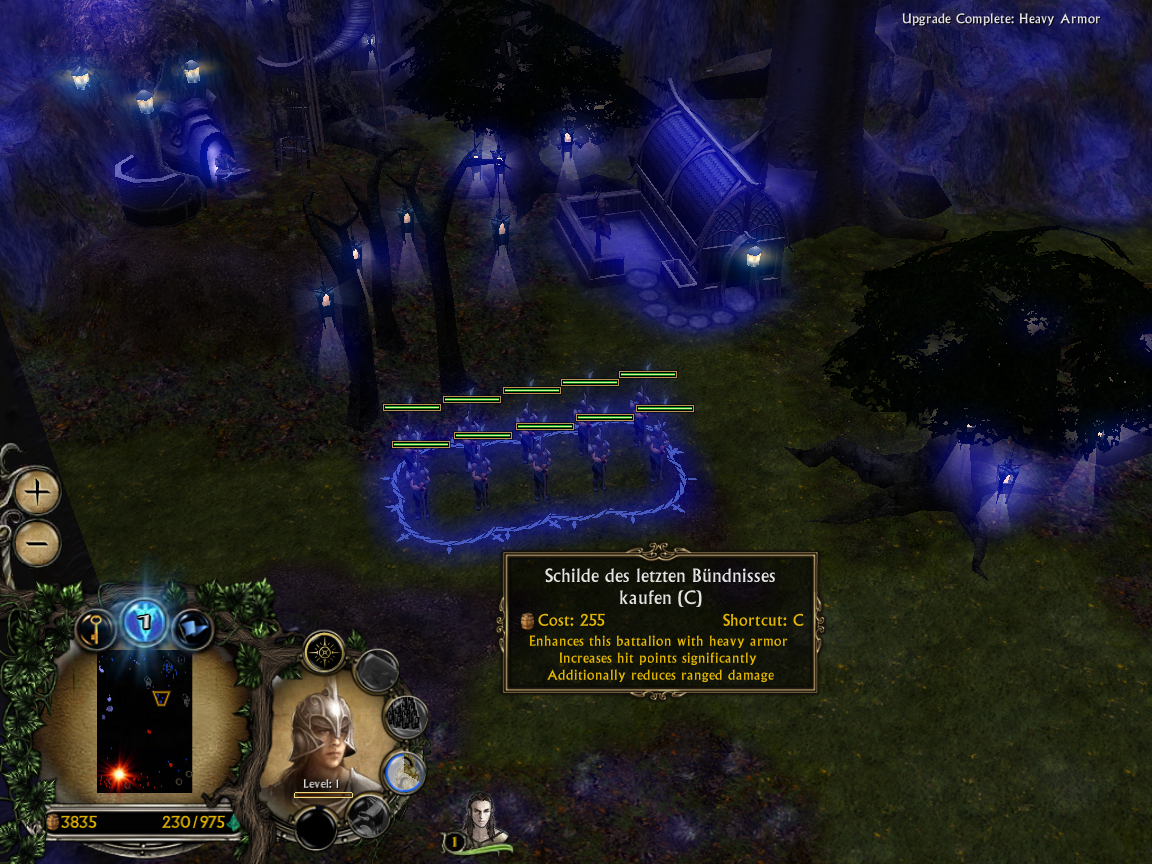Click the flag icon above the minimap
Viewport: 1152px width, 864px height.
click(x=193, y=628)
